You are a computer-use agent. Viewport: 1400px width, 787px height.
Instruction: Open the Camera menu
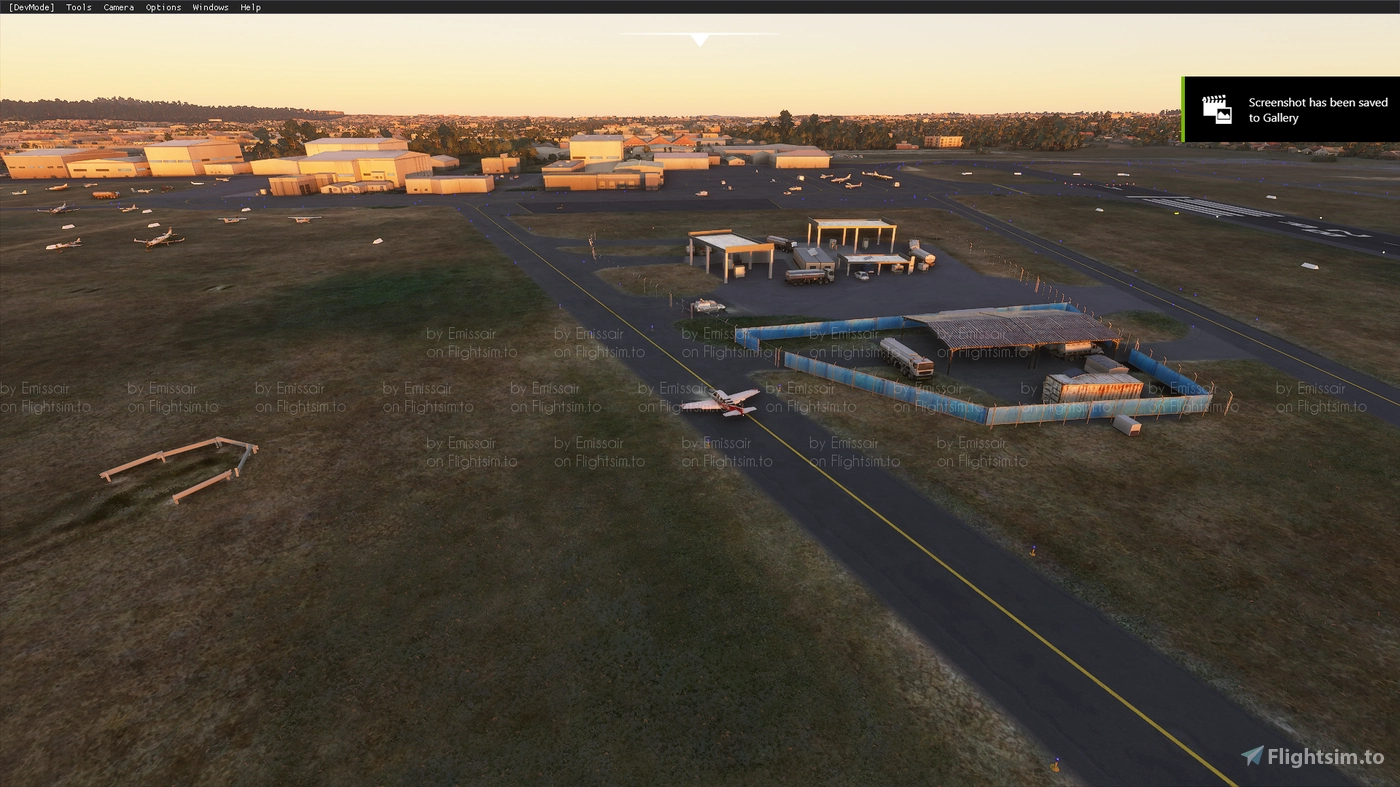[x=118, y=7]
